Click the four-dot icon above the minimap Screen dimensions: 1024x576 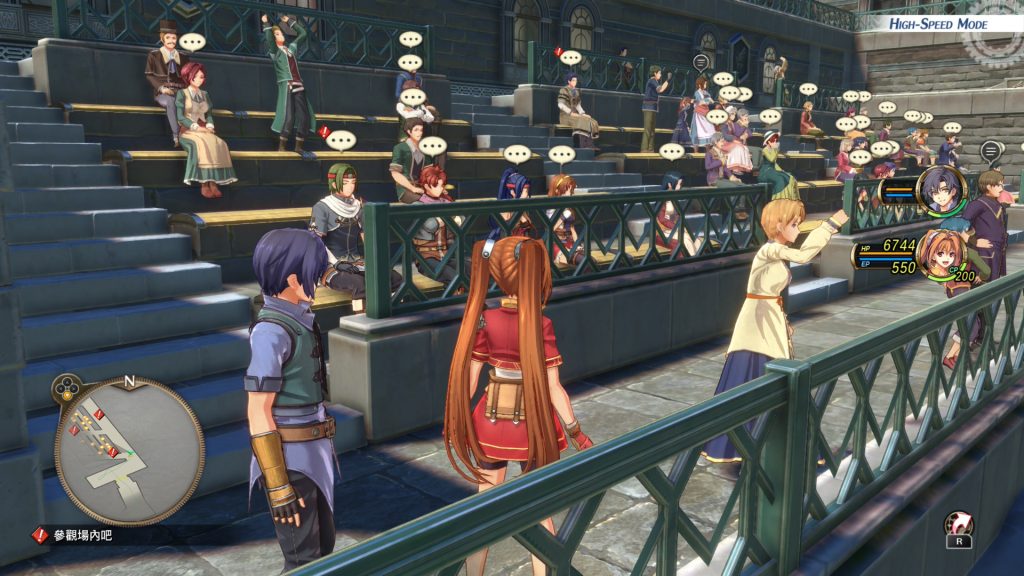point(67,385)
